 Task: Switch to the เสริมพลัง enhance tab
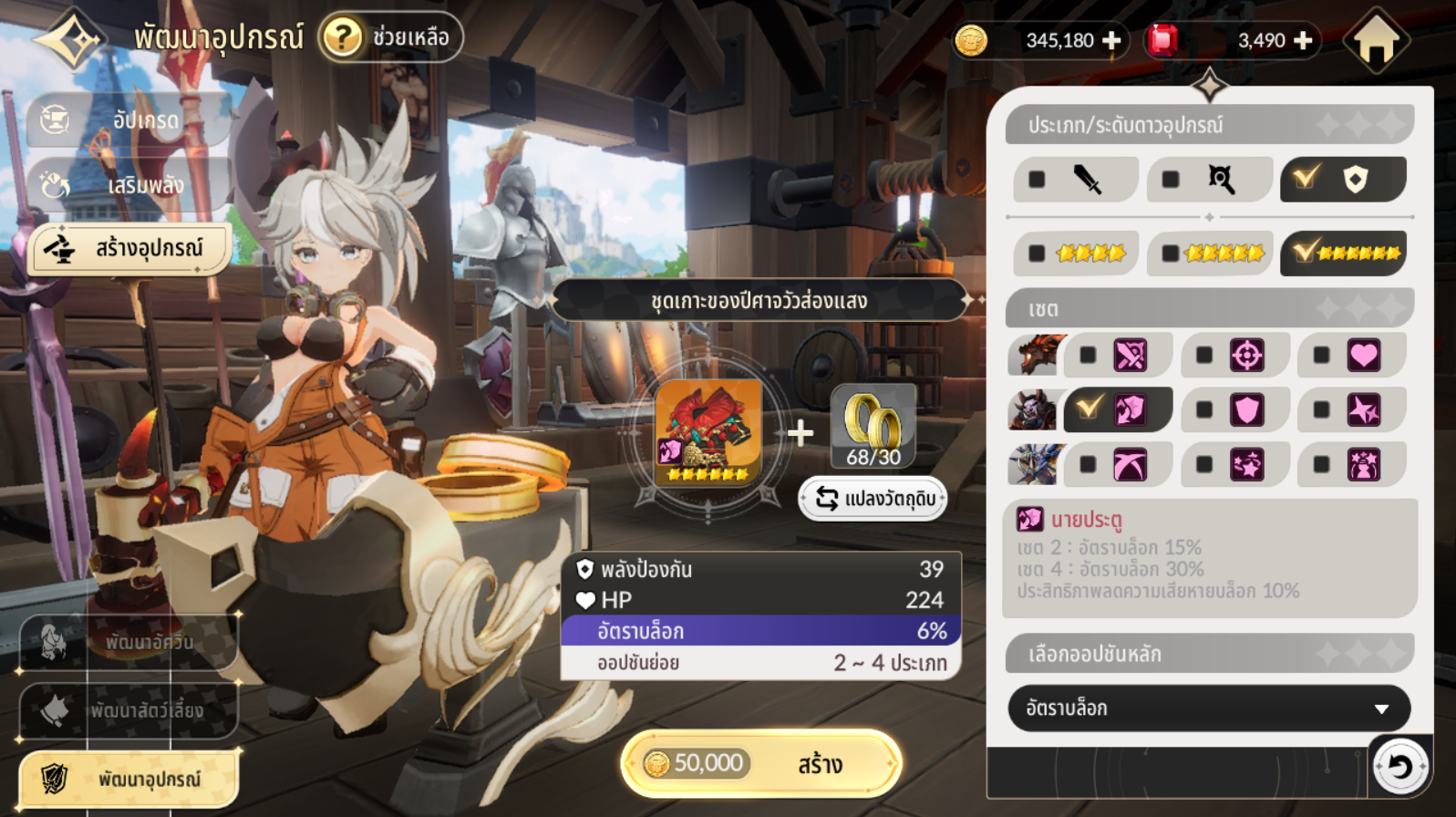(x=128, y=185)
